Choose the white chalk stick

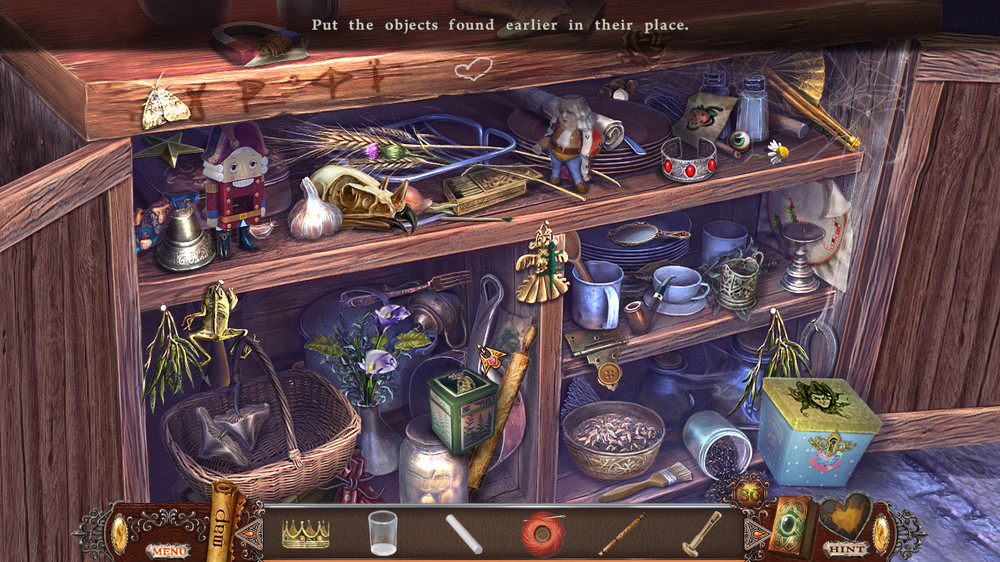pos(463,533)
